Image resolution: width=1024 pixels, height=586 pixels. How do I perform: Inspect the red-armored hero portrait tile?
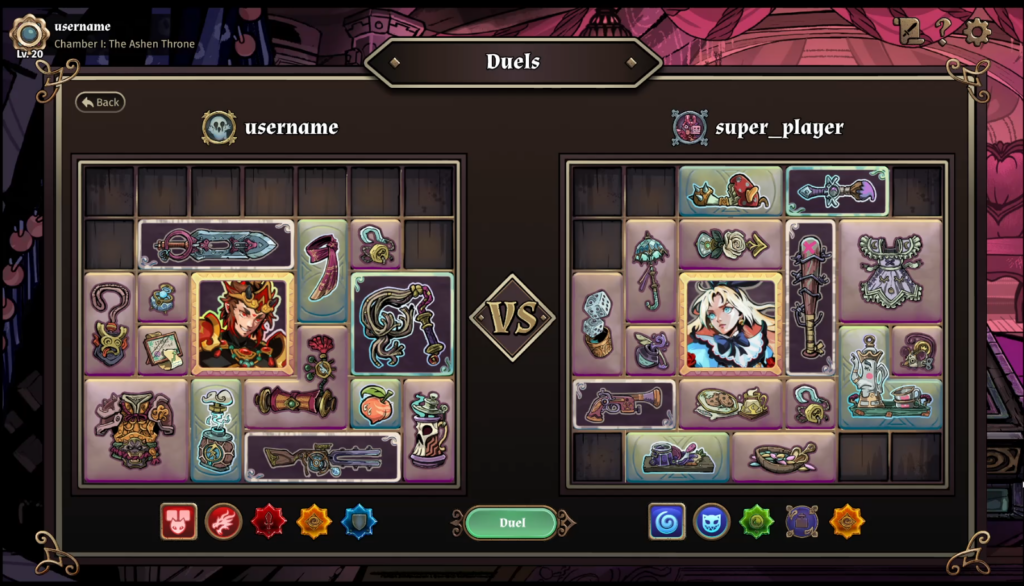(242, 324)
